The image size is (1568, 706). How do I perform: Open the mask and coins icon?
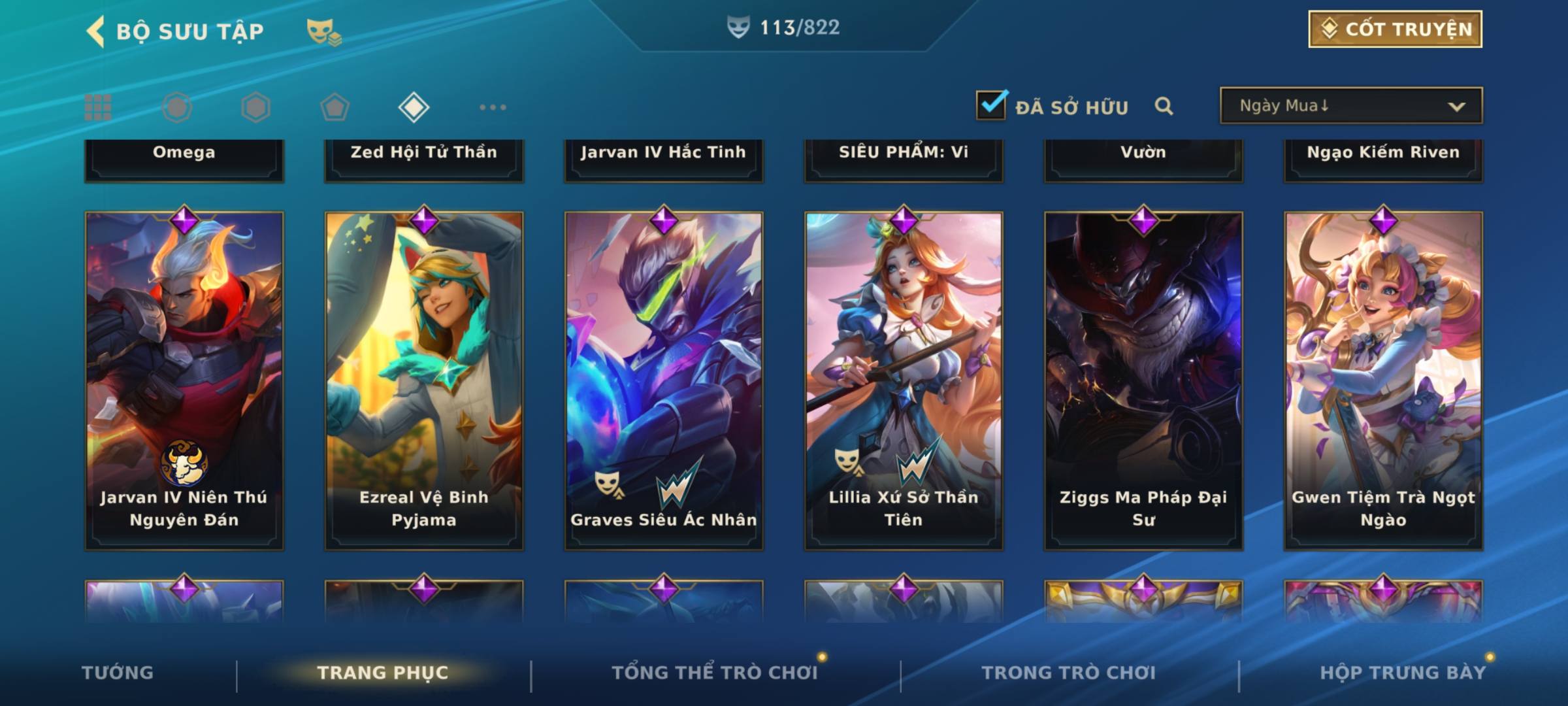click(x=323, y=32)
